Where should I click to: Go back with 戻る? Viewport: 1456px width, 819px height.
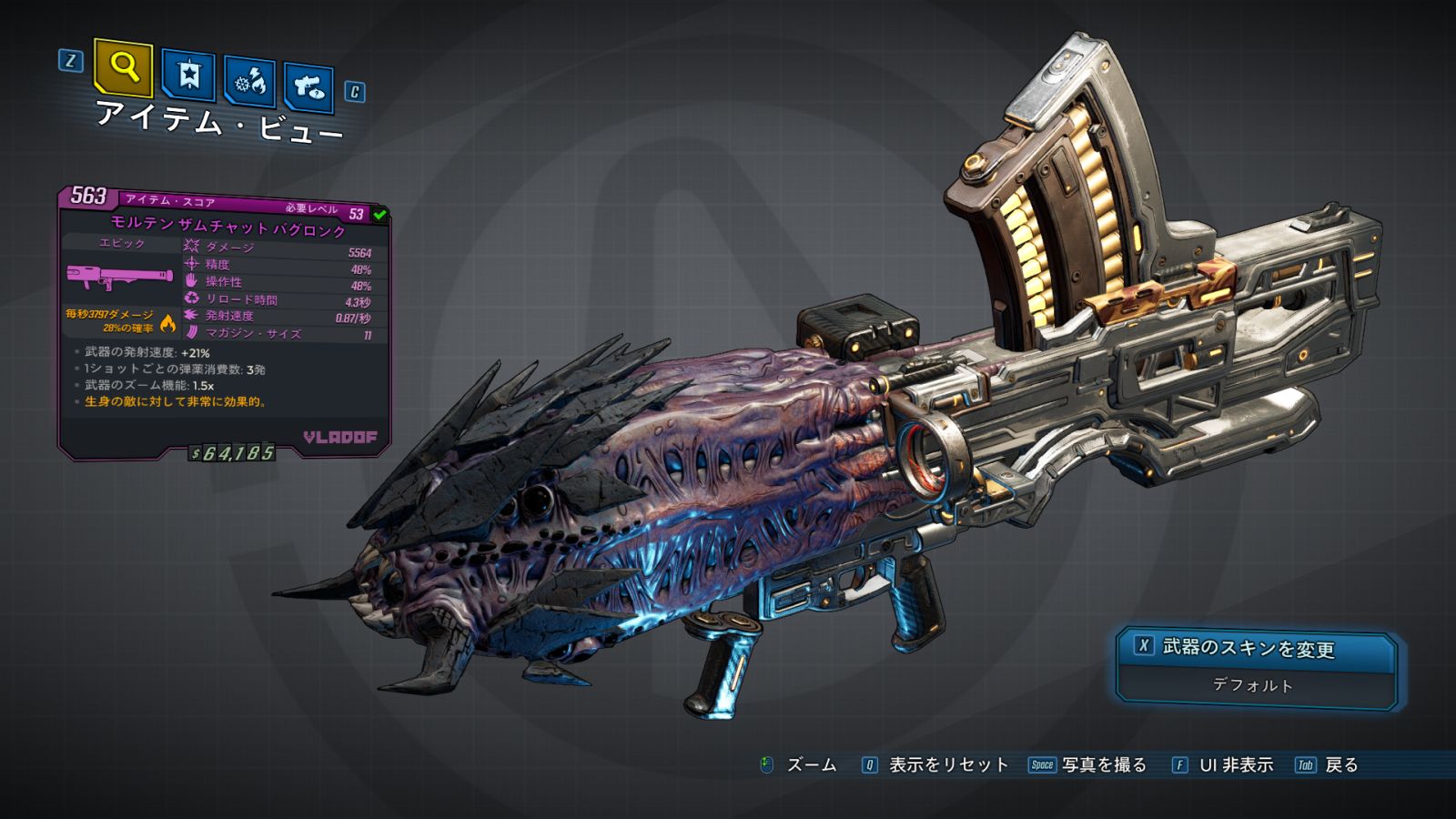coord(1340,765)
